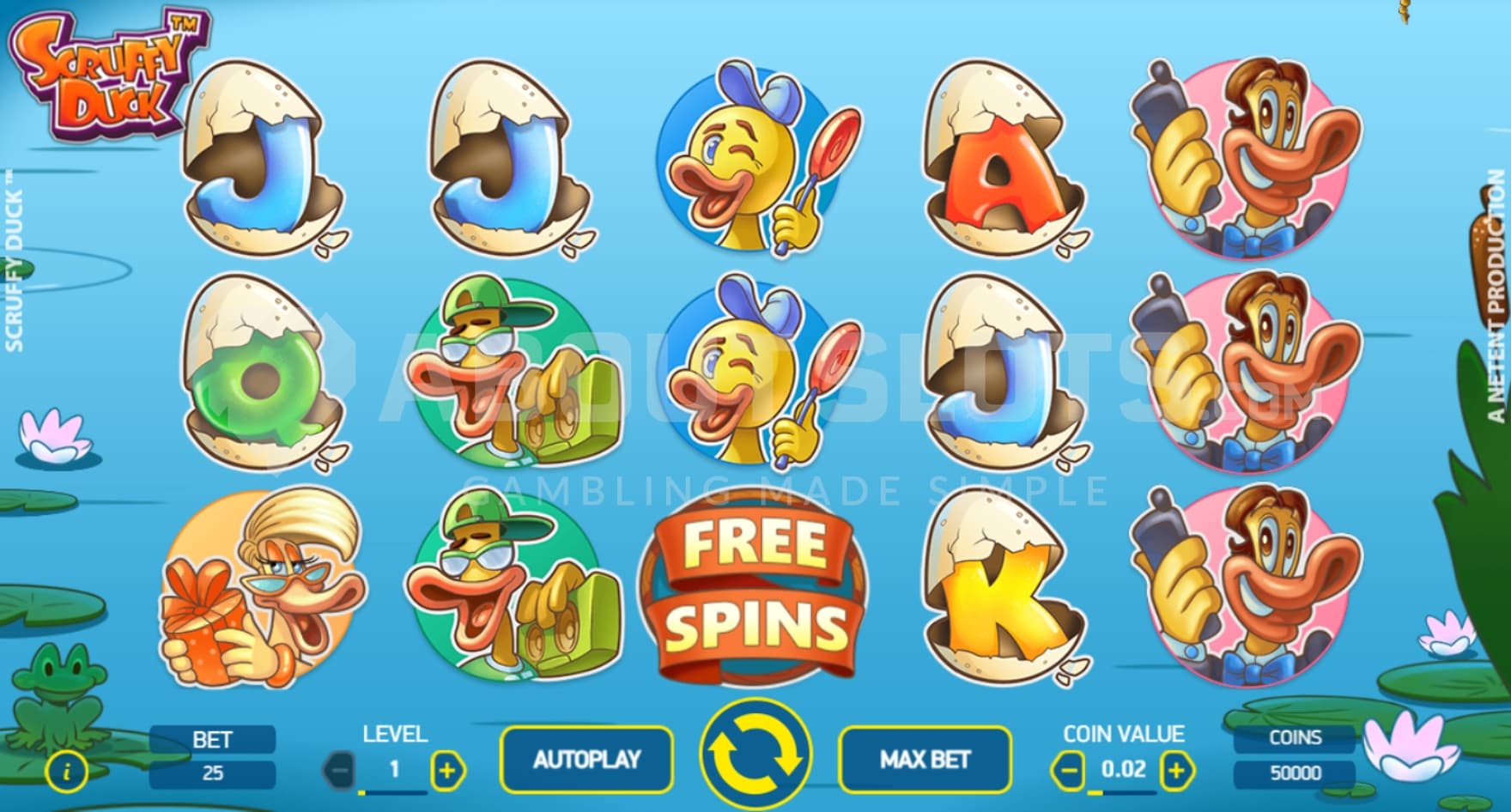Screen dimensions: 1511x812
Task: Increase the bet level with the plus
Action: click(x=447, y=770)
